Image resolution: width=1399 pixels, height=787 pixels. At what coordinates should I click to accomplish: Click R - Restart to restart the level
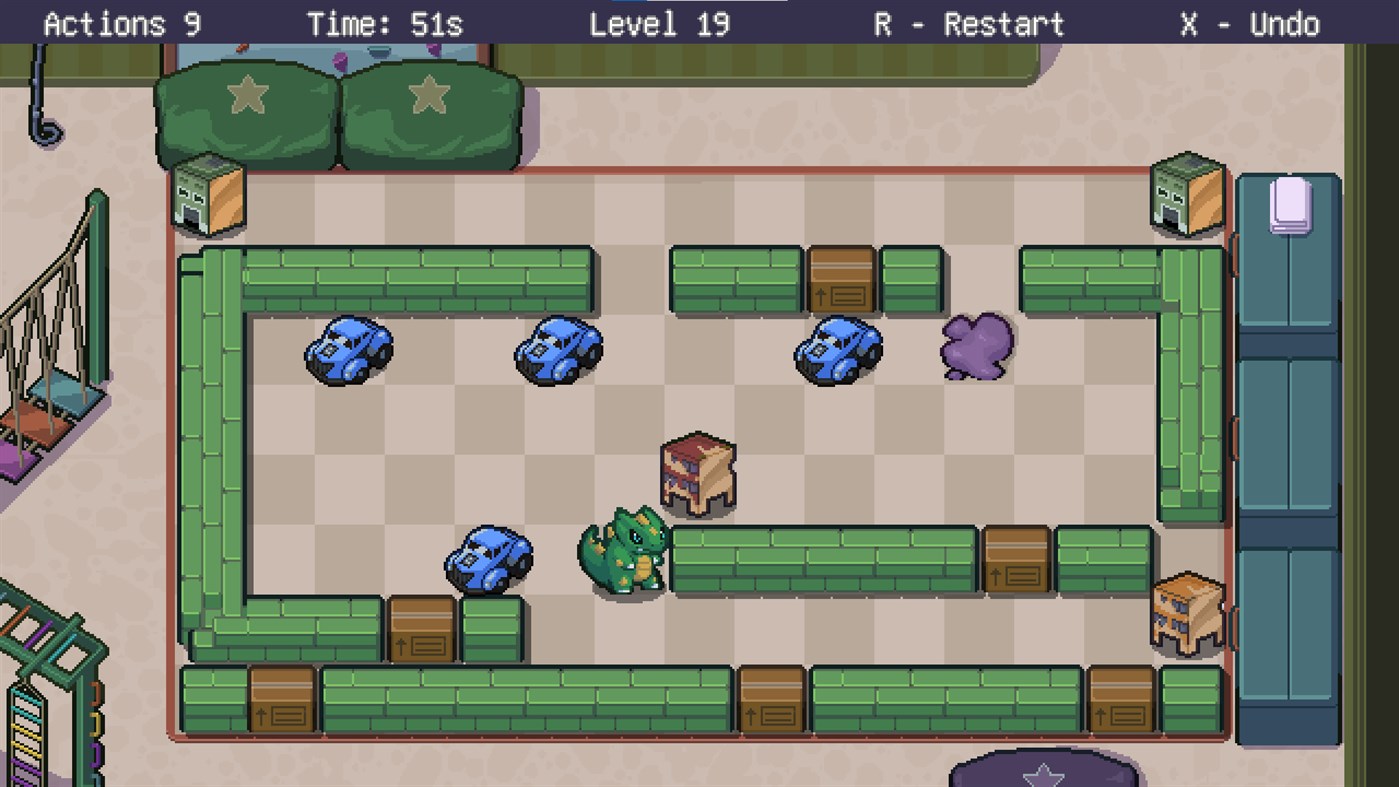coord(966,24)
